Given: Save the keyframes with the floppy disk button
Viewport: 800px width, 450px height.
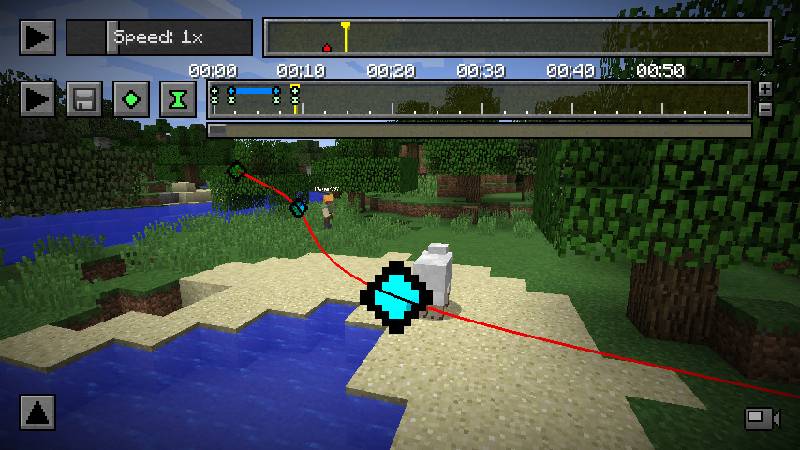Looking at the screenshot, I should tap(84, 100).
